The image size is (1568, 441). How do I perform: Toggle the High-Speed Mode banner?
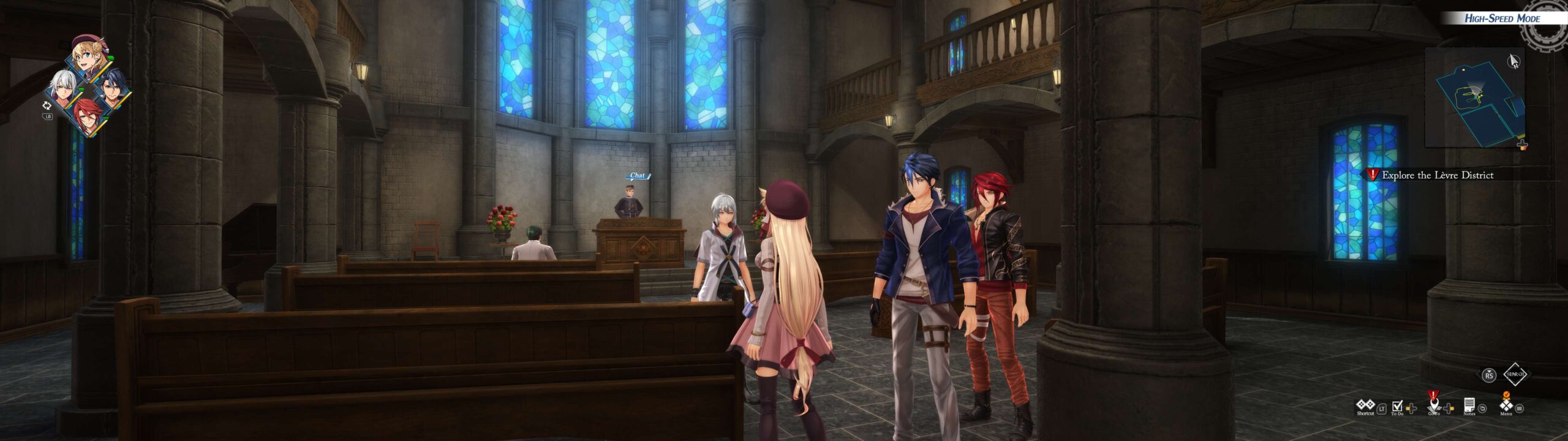coord(1501,18)
